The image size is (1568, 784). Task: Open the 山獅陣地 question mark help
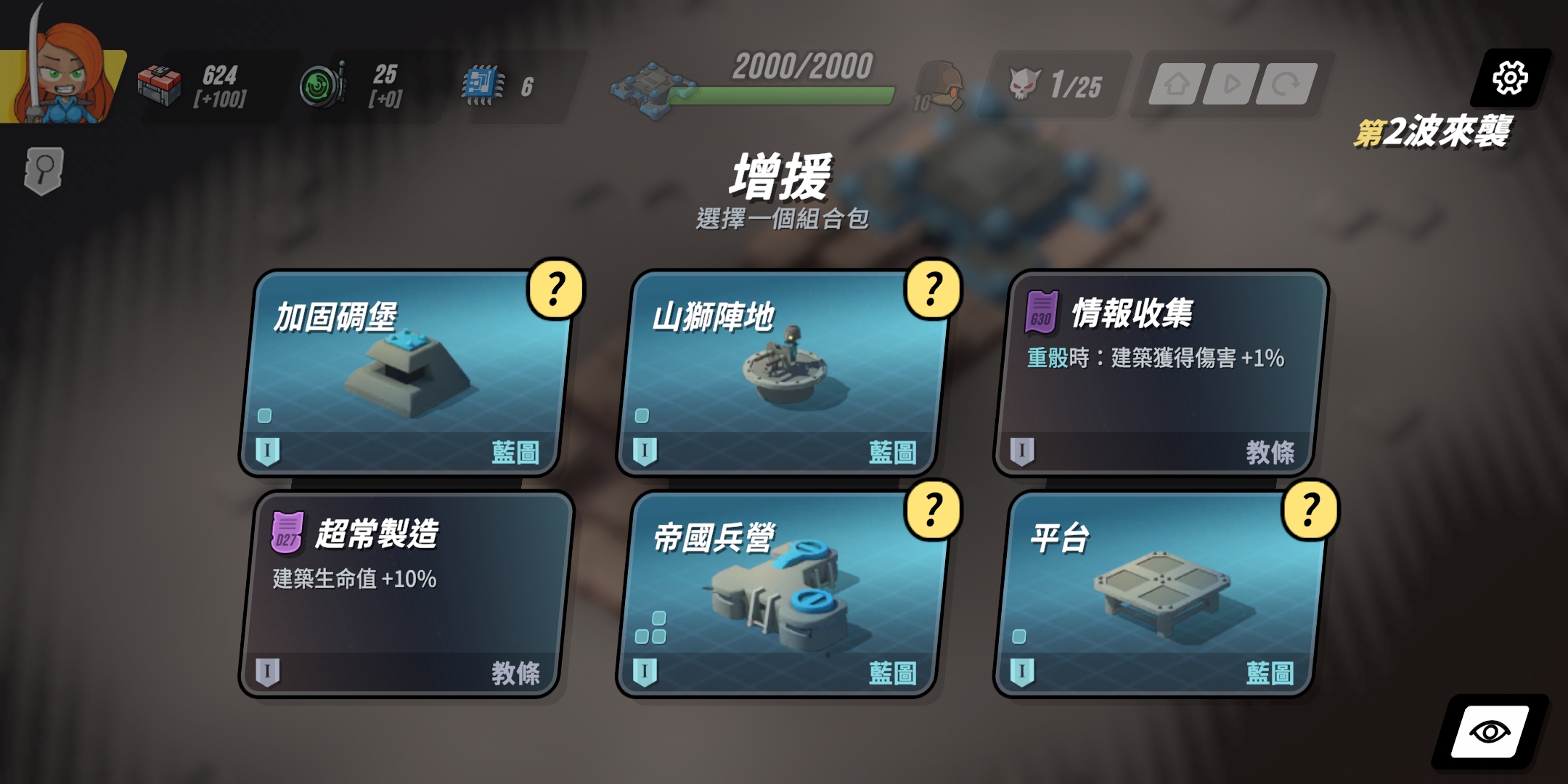pos(933,289)
